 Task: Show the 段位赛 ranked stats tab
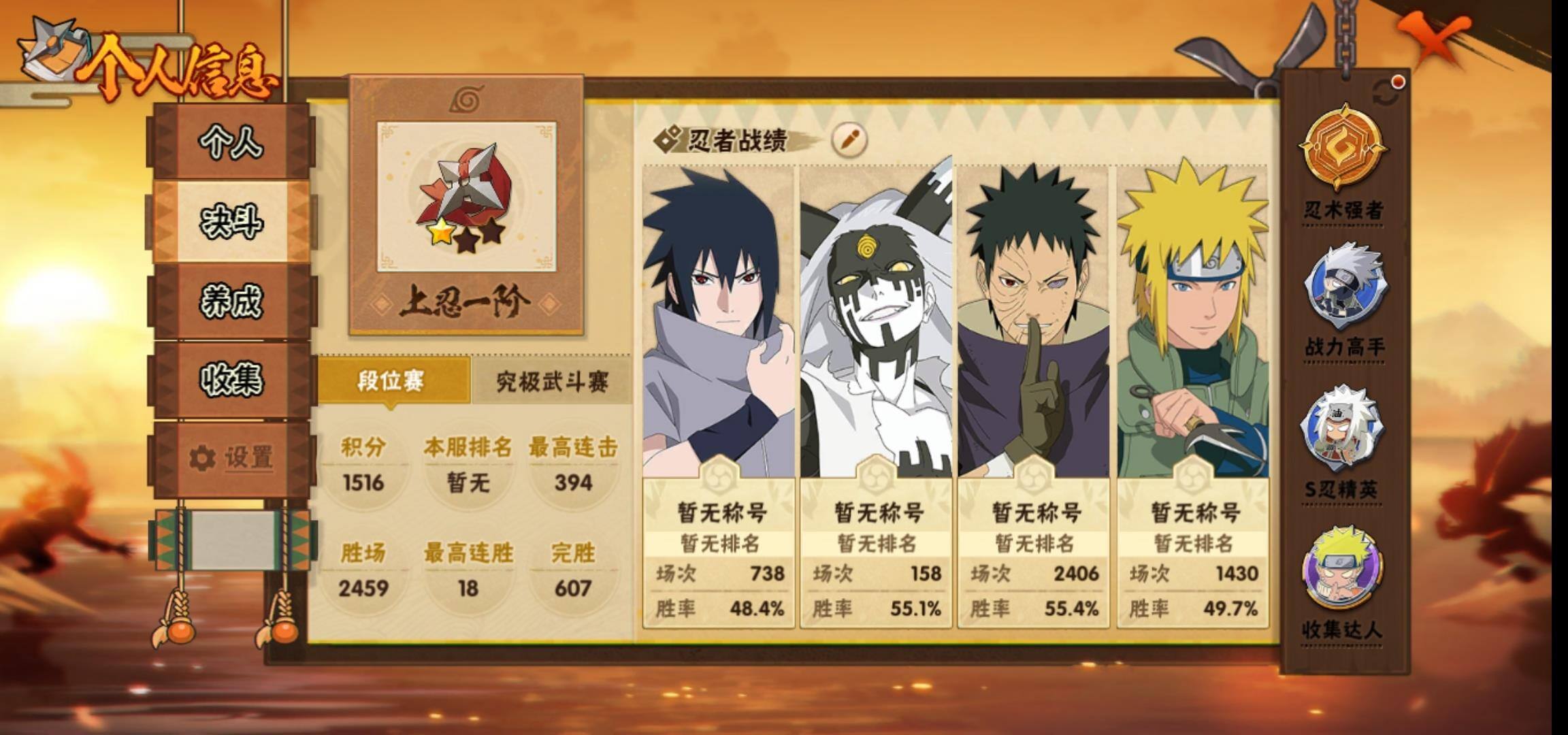click(x=393, y=381)
